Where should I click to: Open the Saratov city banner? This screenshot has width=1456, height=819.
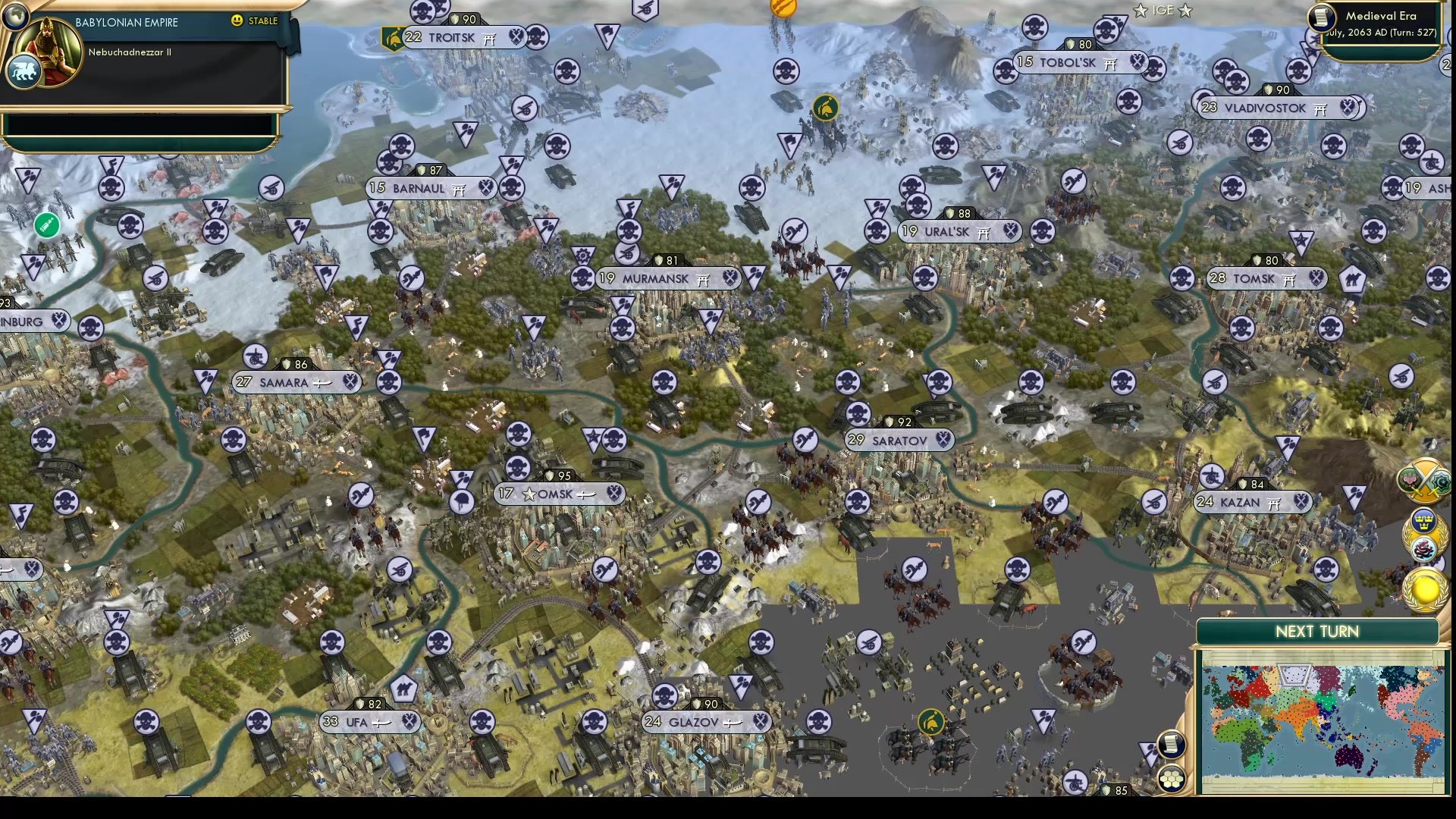(899, 441)
